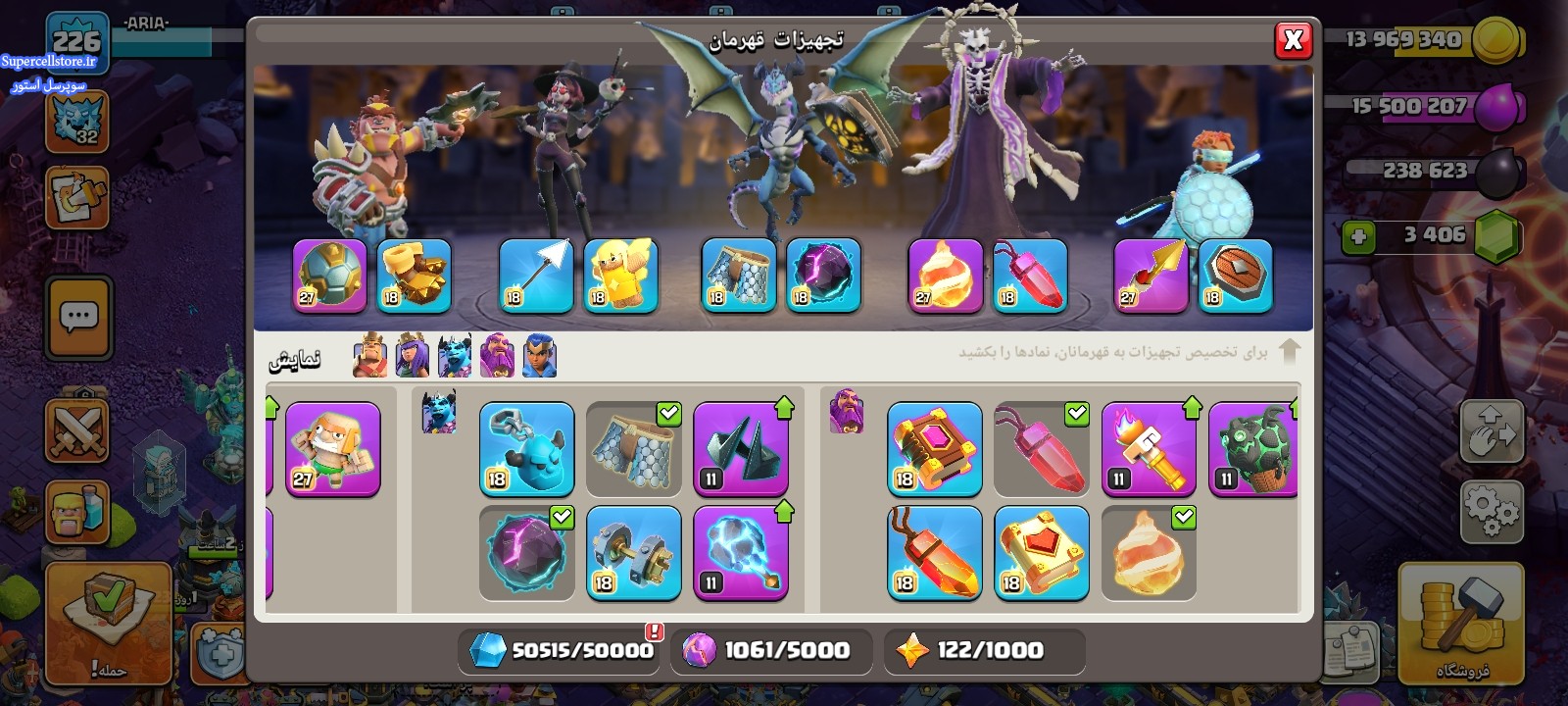Select the metal dumbbell equipment slot

coord(633,553)
